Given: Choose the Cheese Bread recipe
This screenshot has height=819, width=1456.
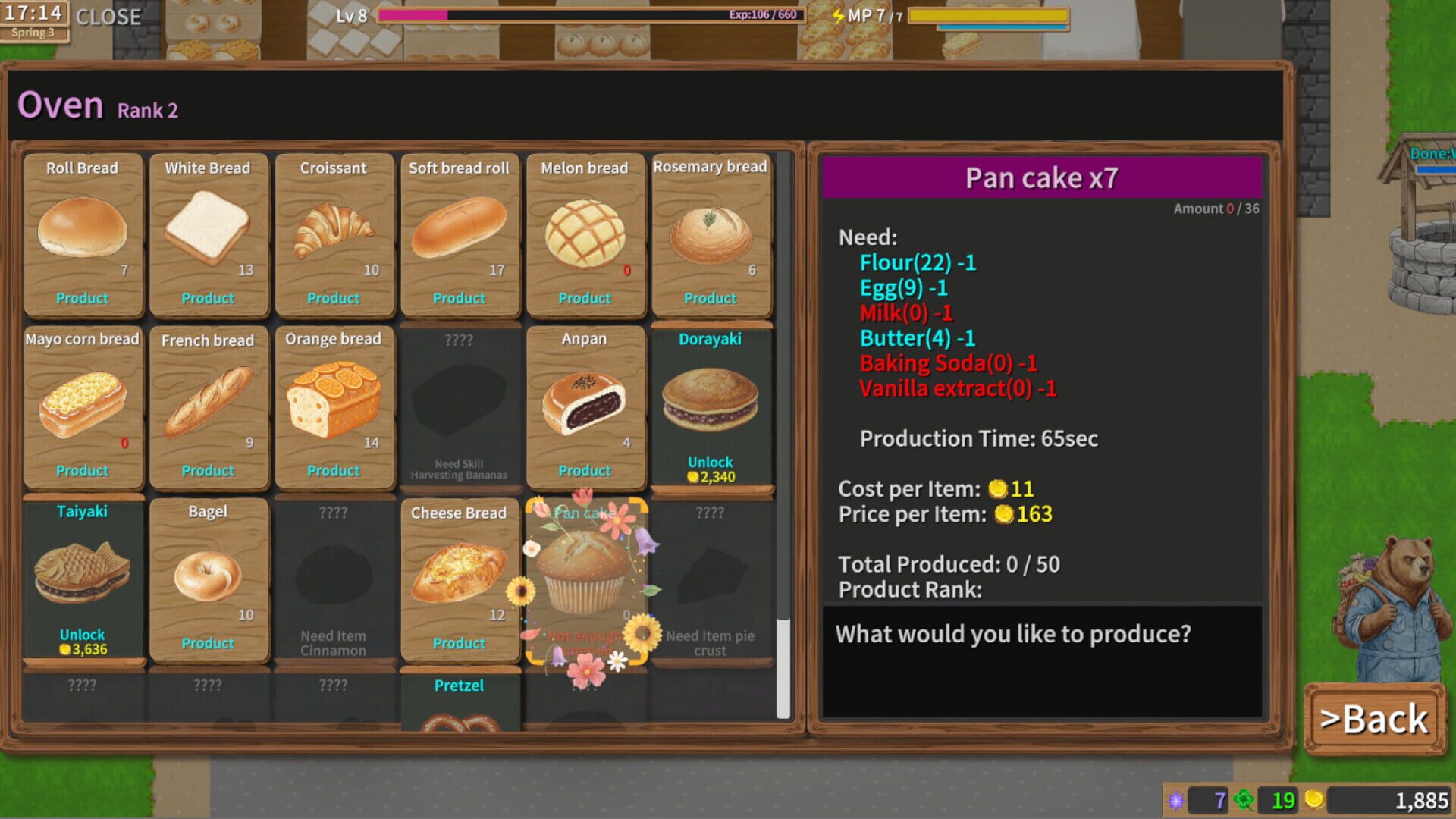Looking at the screenshot, I should click(x=460, y=573).
